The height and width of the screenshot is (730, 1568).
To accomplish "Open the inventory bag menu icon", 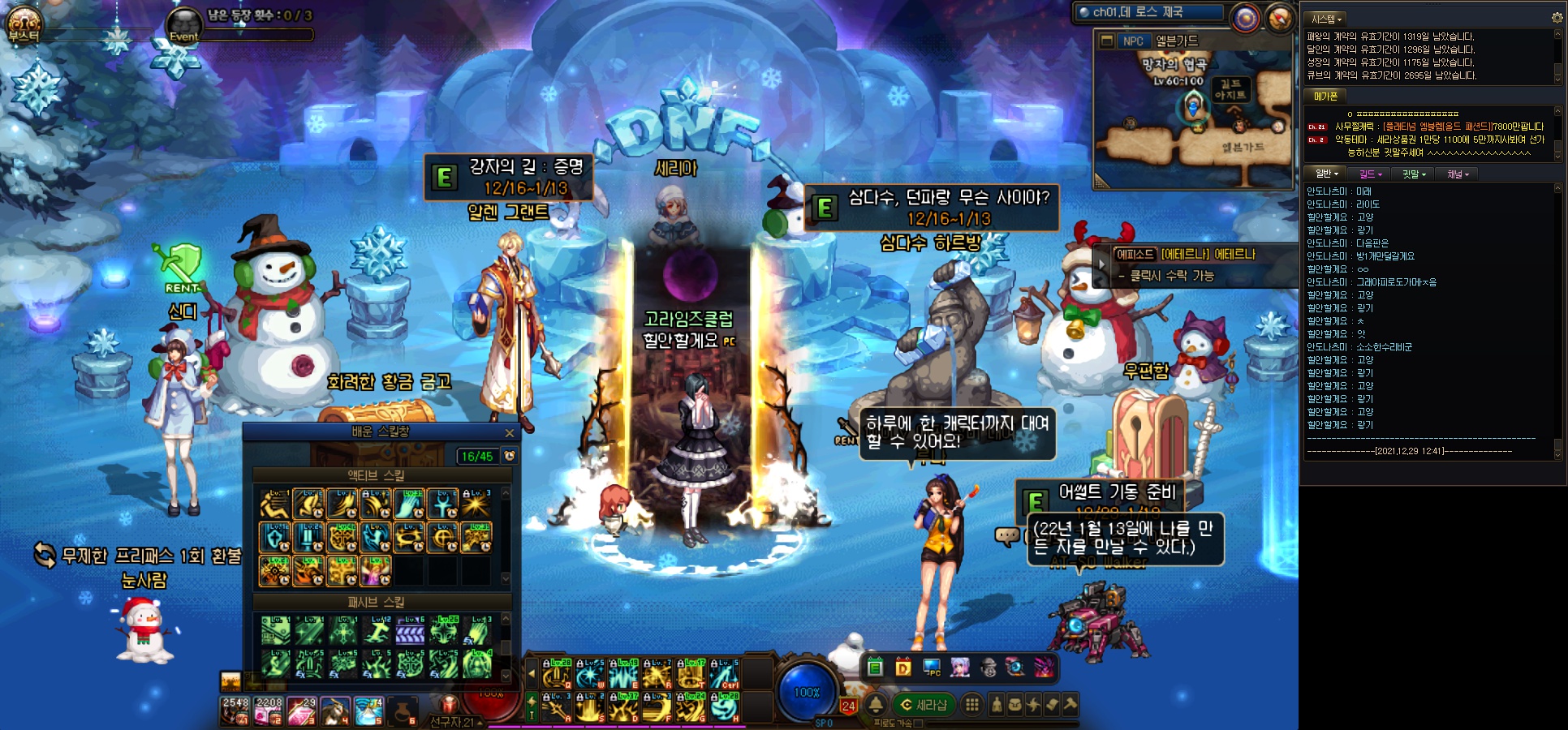I will [1014, 705].
